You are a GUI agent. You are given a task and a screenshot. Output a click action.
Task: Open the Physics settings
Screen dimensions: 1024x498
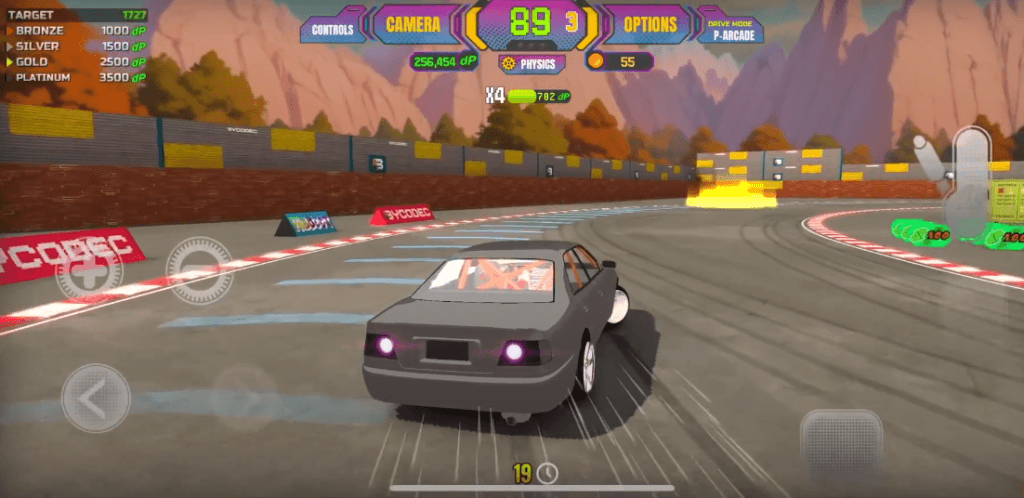(x=532, y=63)
